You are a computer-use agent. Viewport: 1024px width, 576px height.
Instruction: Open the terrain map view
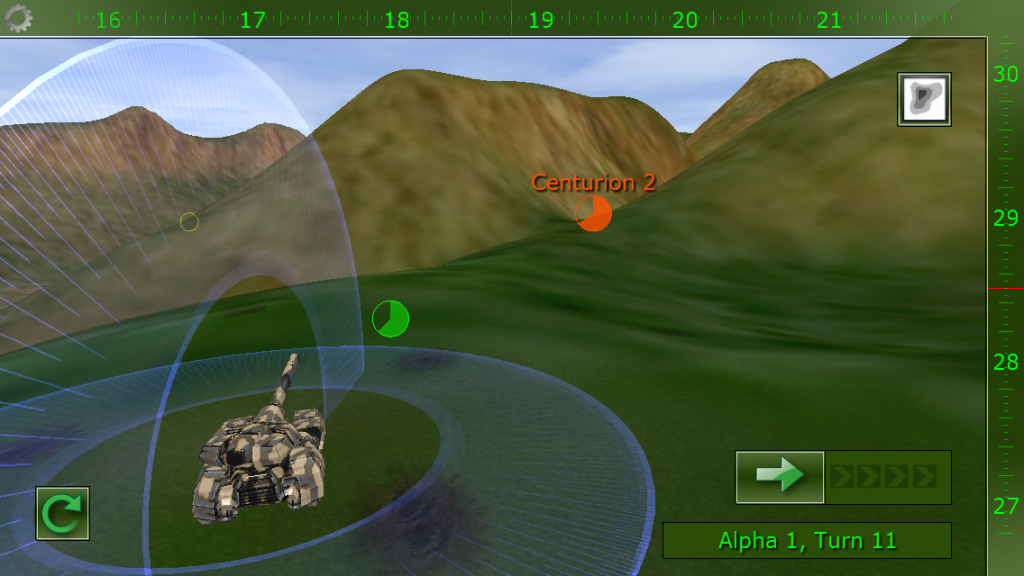(924, 99)
